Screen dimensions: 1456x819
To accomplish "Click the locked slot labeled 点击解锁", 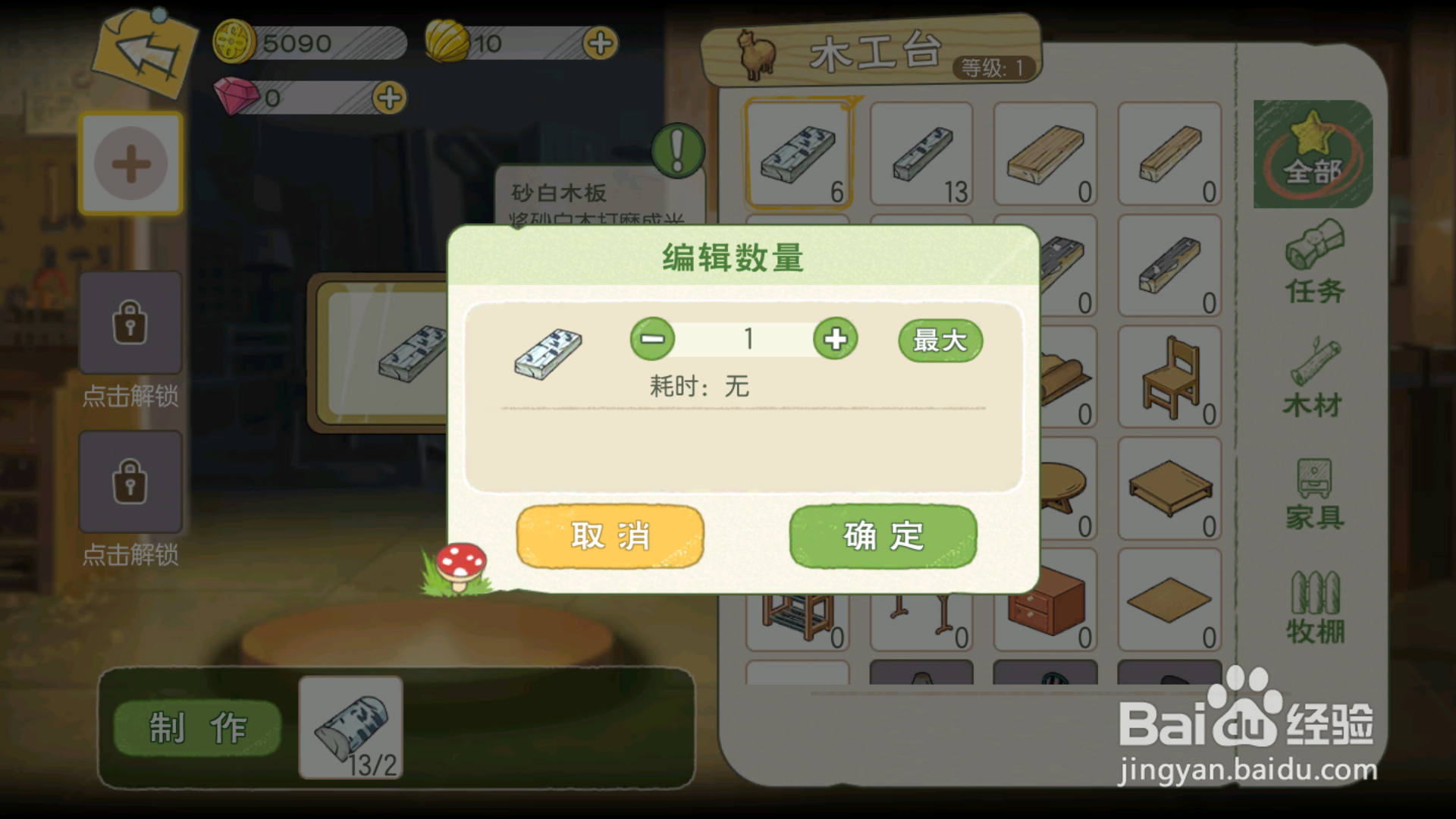I will pos(130,322).
